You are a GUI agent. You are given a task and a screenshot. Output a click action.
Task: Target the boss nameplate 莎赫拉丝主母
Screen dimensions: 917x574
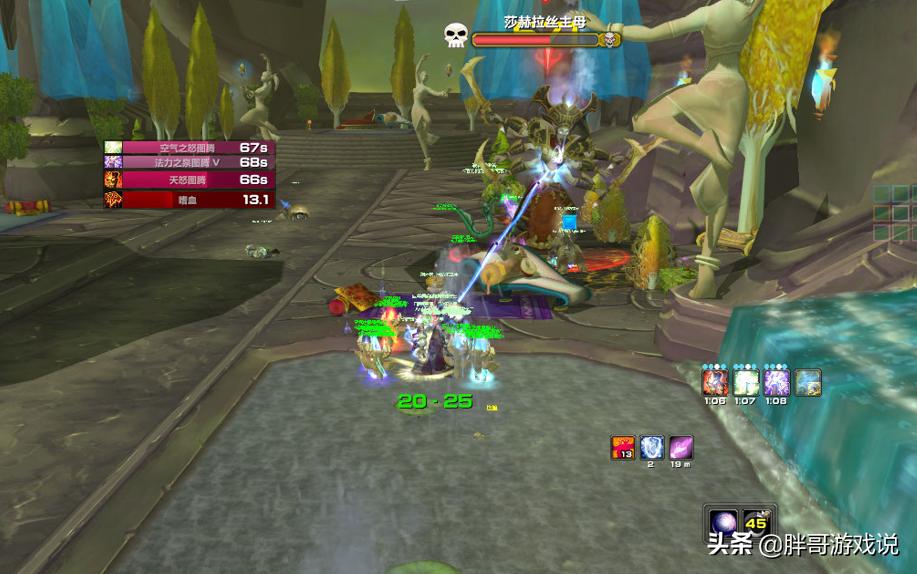click(x=546, y=40)
